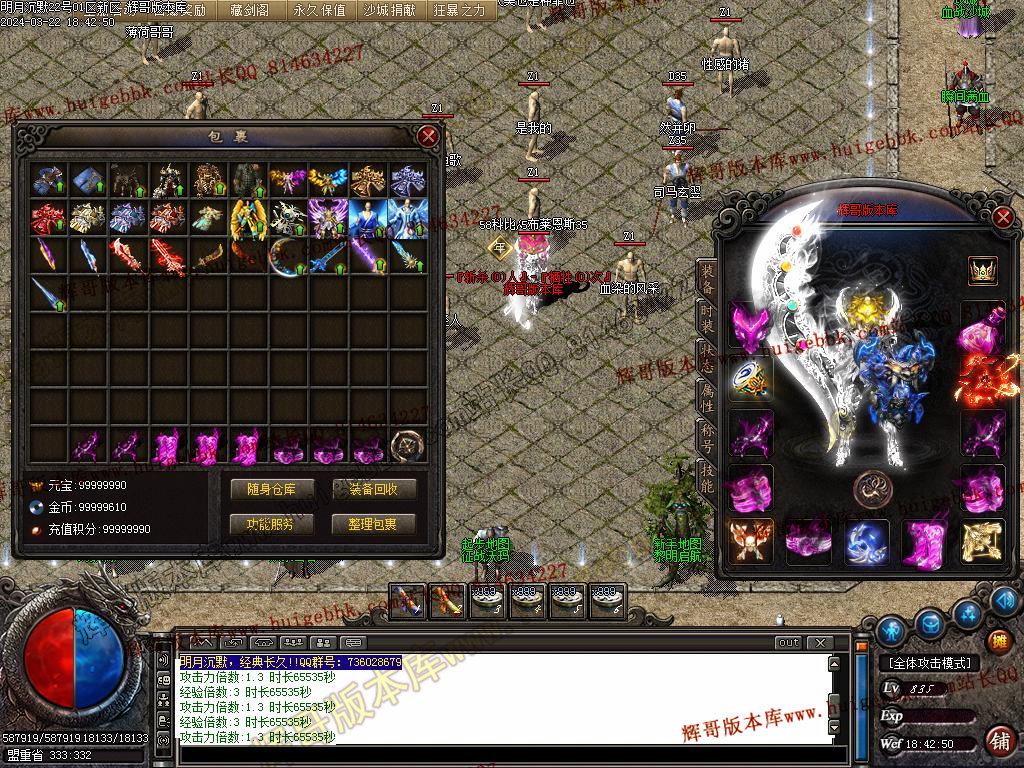Viewport: 1024px width, 768px height.
Task: Close the character equipment panel
Action: tap(1003, 217)
